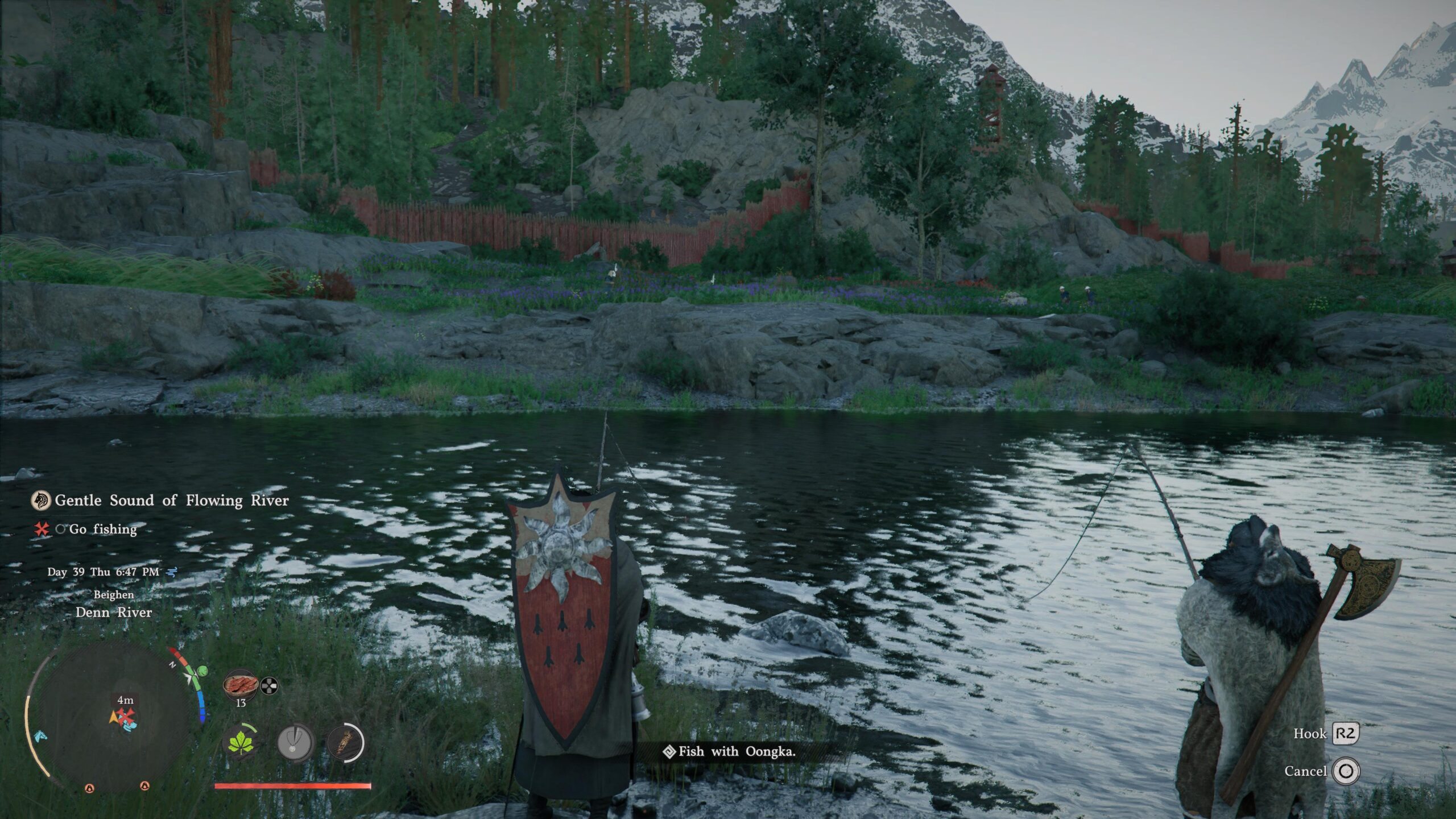Select the Go fishing objective

pyautogui.click(x=103, y=530)
